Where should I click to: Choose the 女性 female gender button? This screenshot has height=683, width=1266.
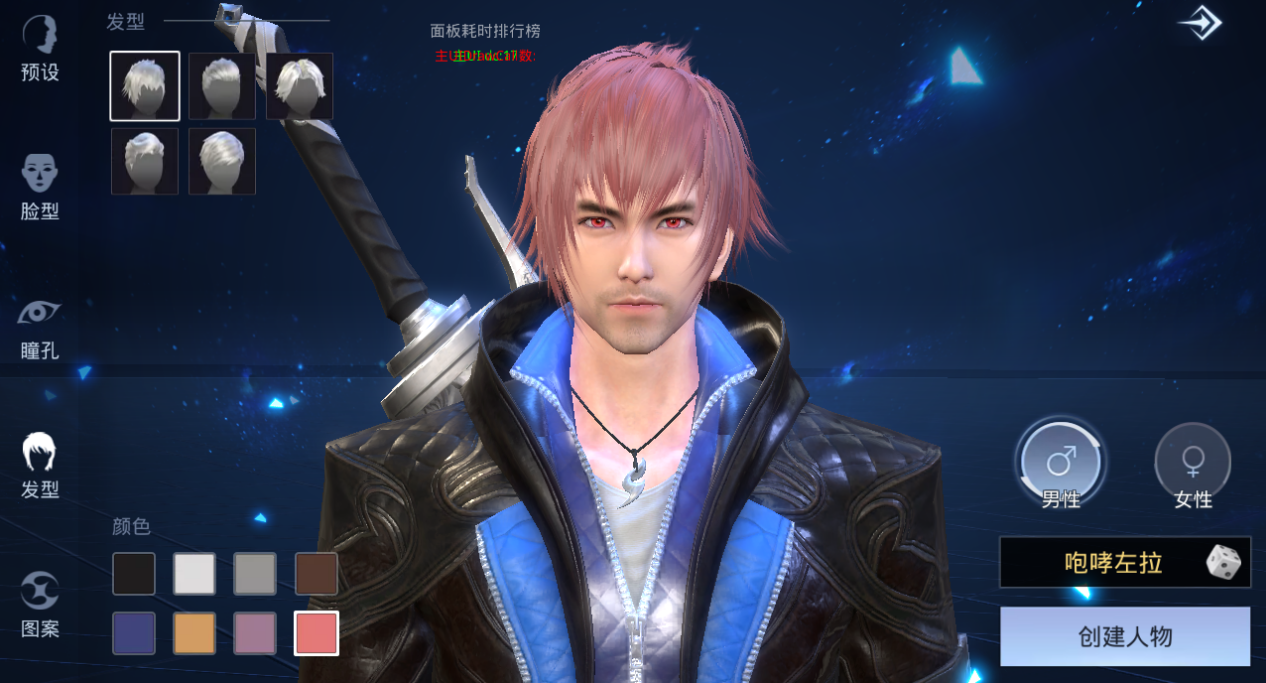pos(1192,464)
